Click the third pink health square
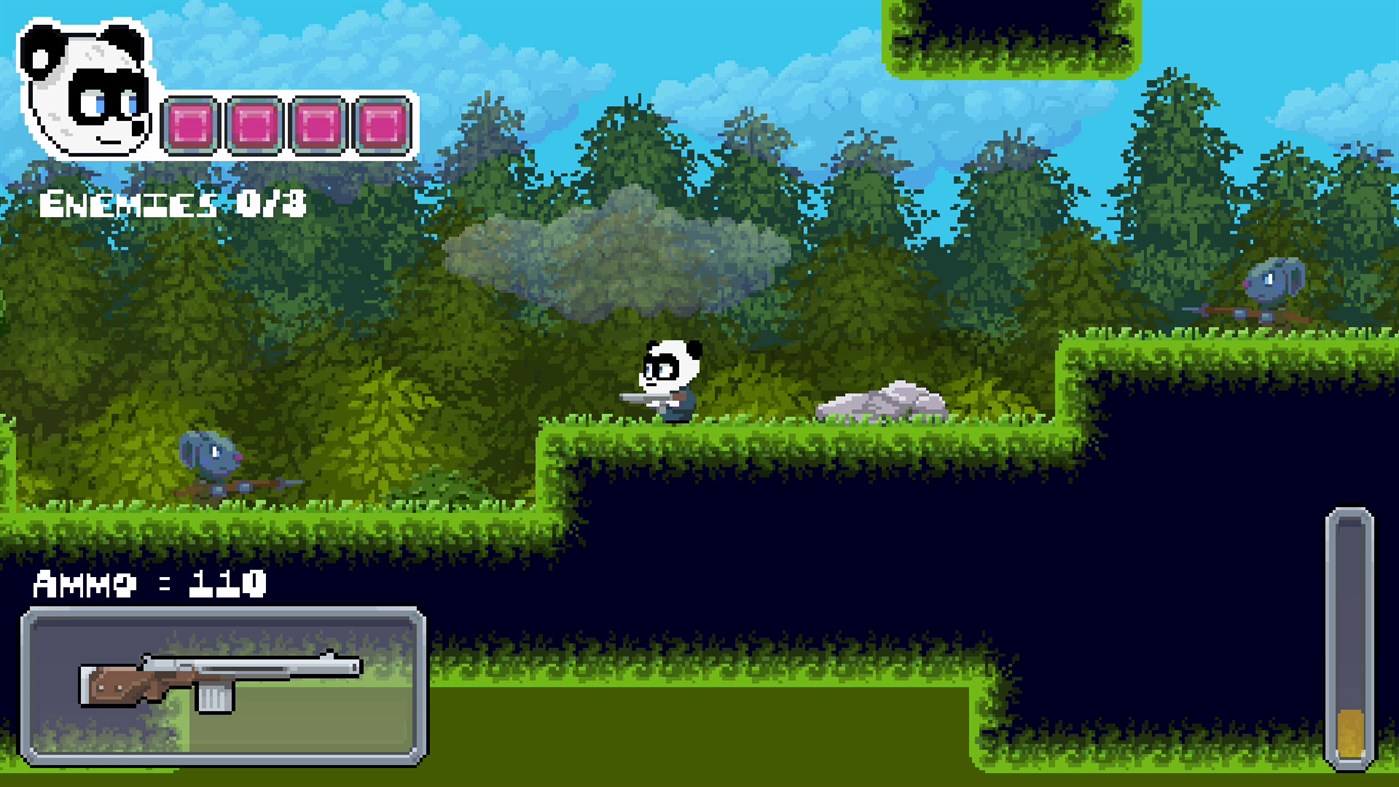 (320, 123)
